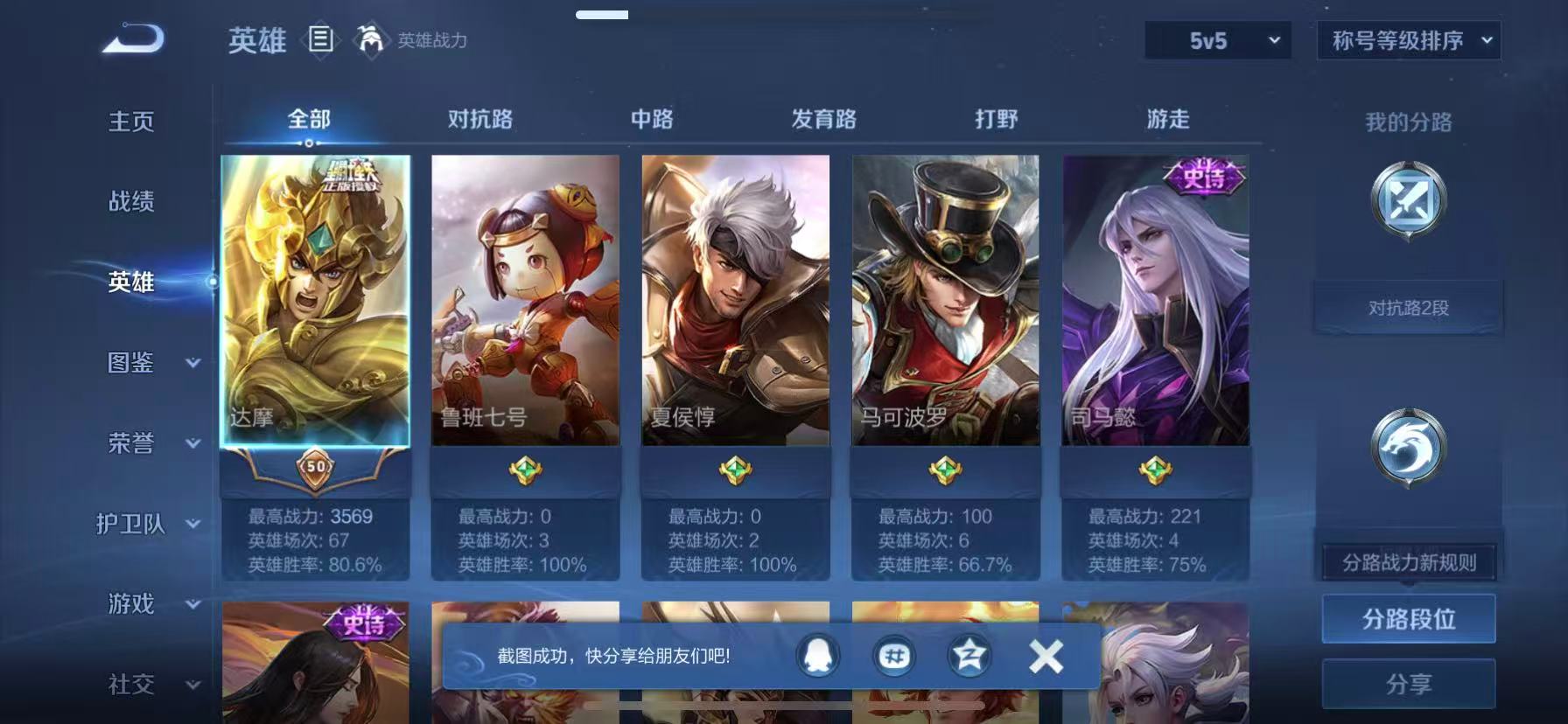Click the game logo in top-left corner
This screenshot has width=1568, height=724.
pyautogui.click(x=133, y=37)
